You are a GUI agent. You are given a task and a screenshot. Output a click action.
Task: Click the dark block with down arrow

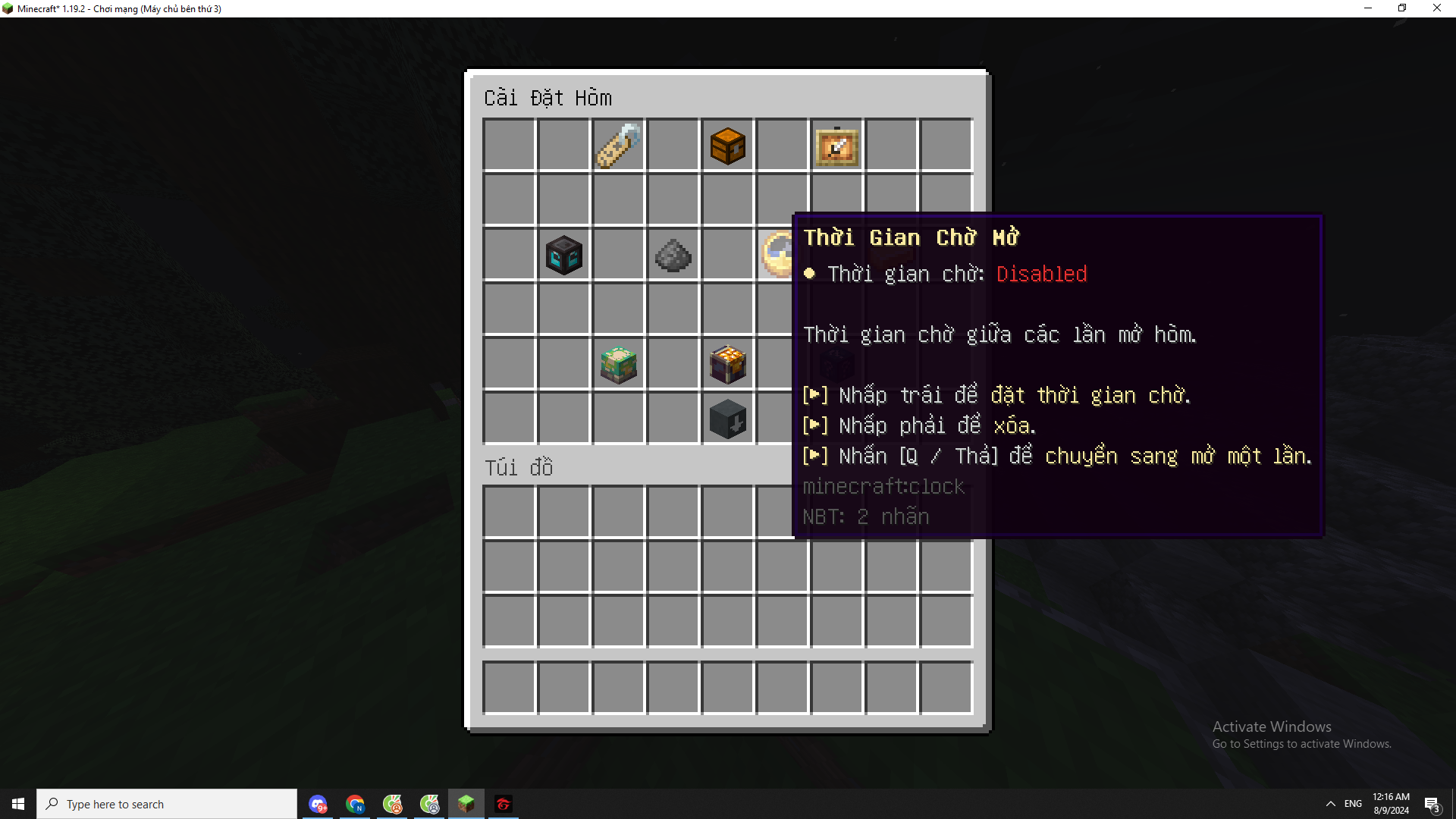(x=727, y=419)
